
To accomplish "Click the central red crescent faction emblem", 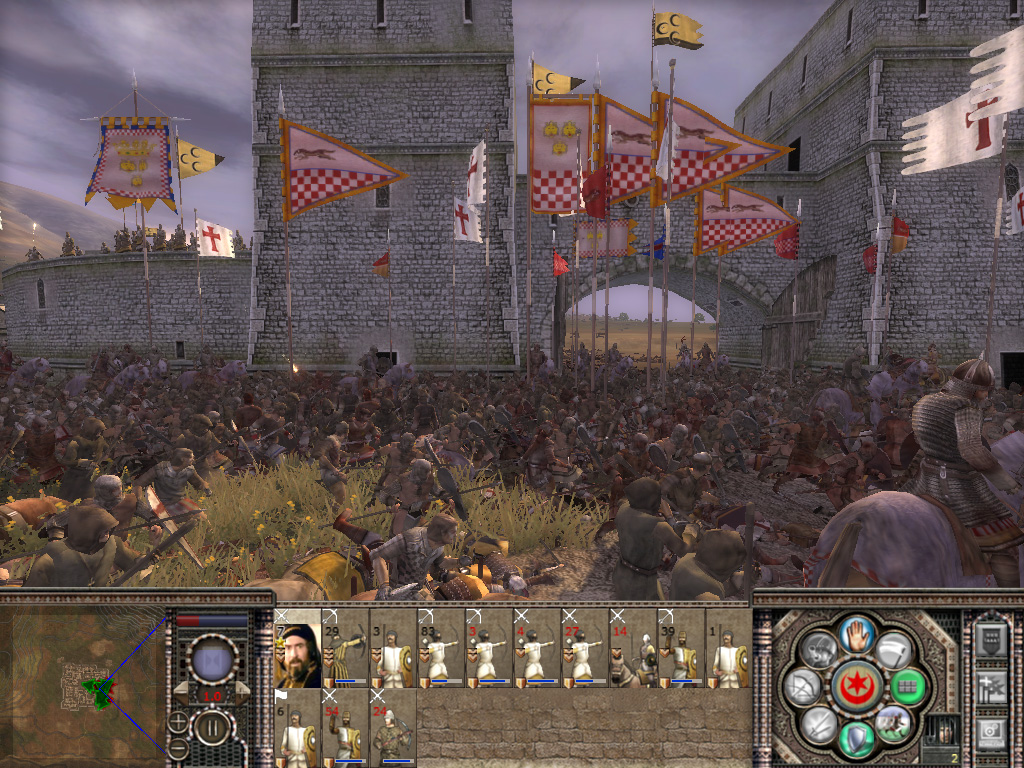I will click(855, 687).
